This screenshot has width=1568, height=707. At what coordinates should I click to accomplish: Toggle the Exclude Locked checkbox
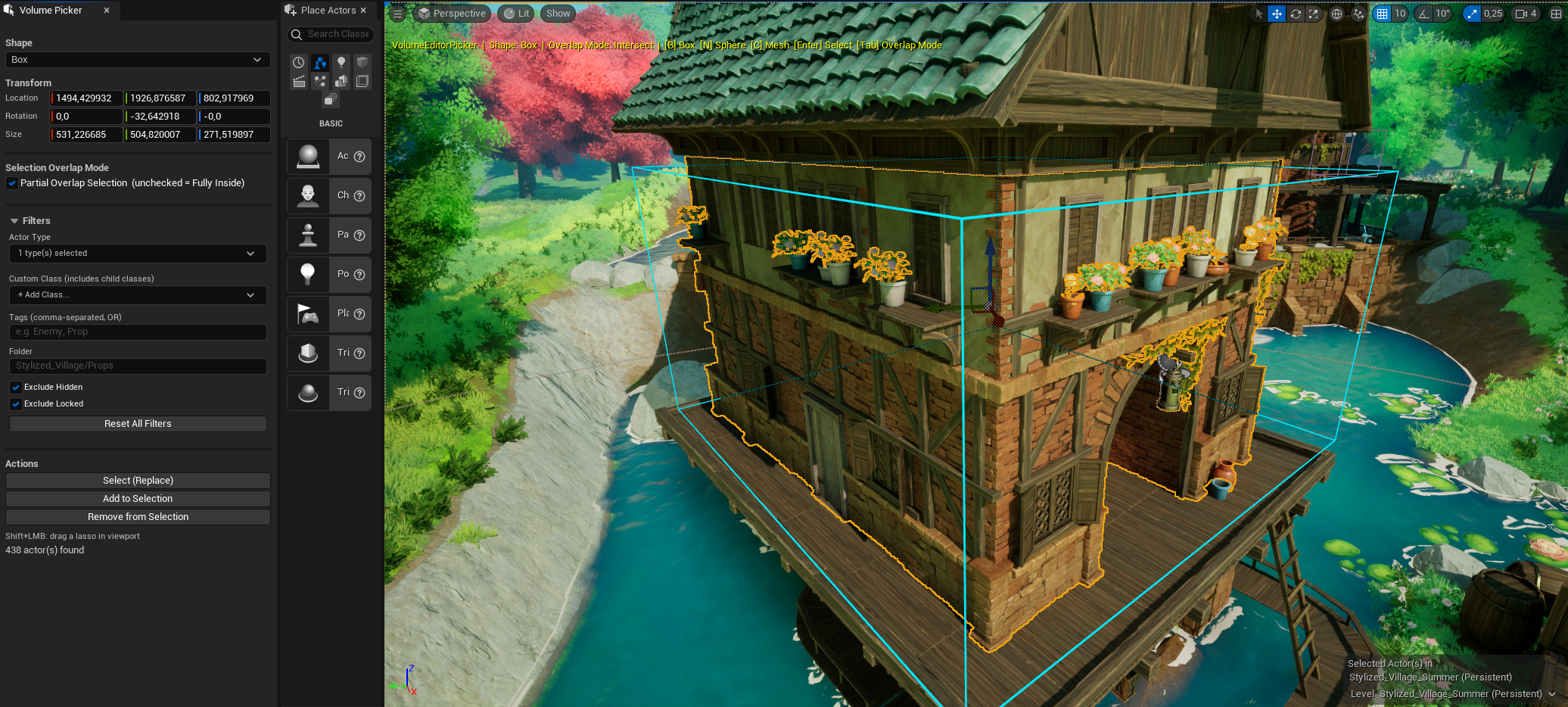[x=16, y=404]
